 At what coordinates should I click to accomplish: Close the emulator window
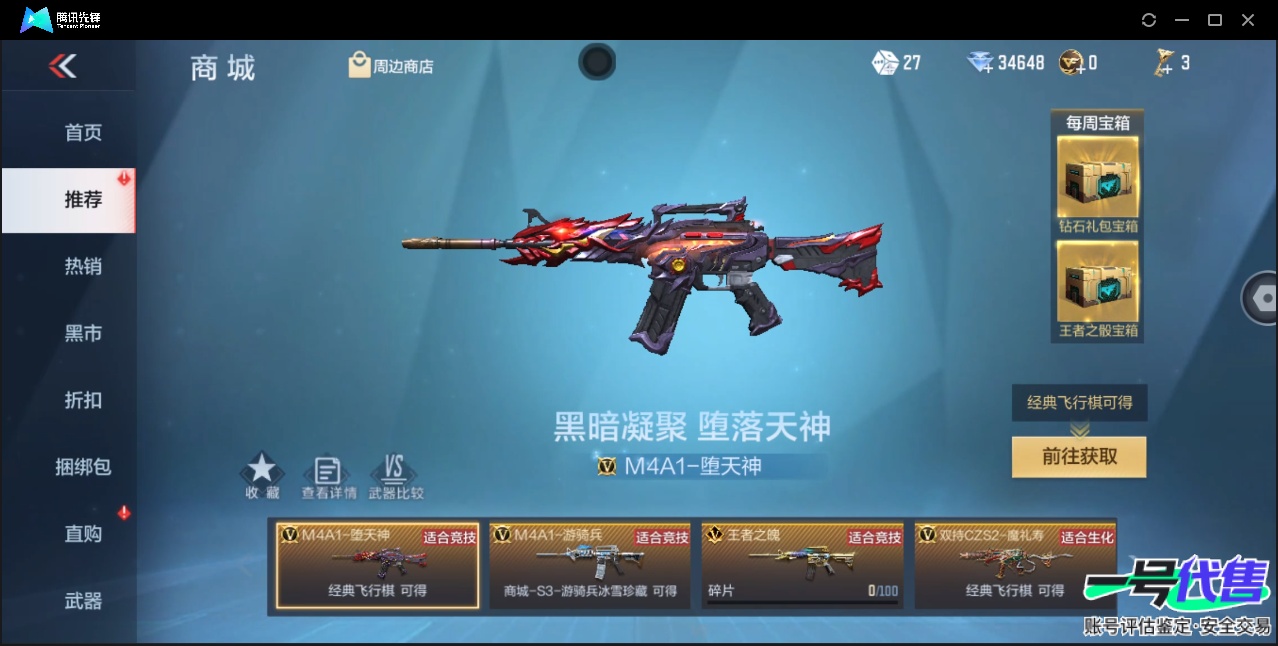point(1248,20)
